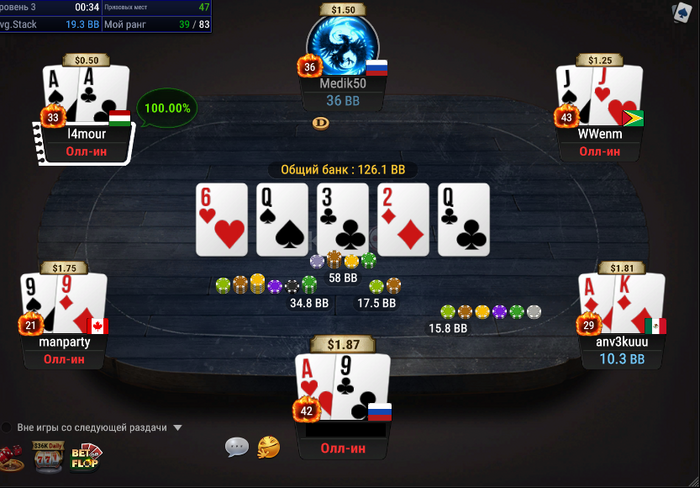Viewport: 700px width, 488px height.
Task: Select player l4mour's name plate
Action: point(86,133)
